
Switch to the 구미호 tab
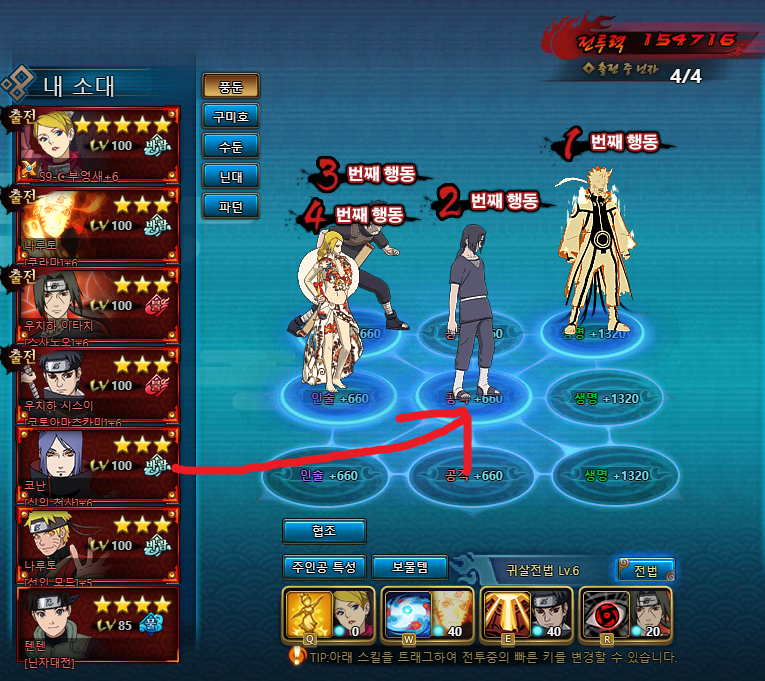230,116
